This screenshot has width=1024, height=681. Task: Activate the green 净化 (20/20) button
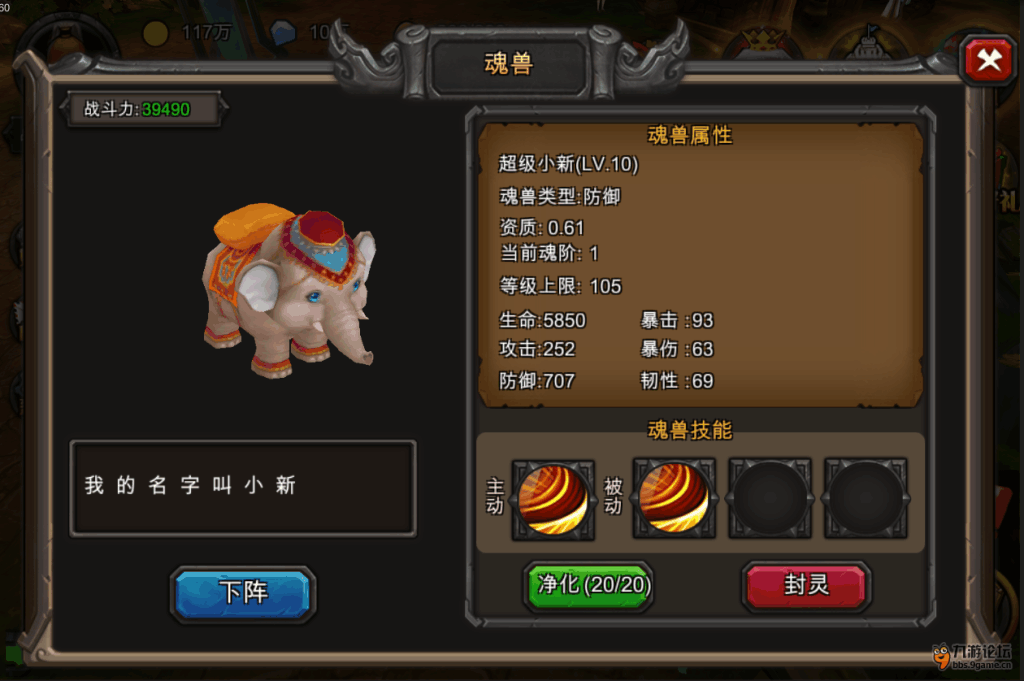coord(588,585)
